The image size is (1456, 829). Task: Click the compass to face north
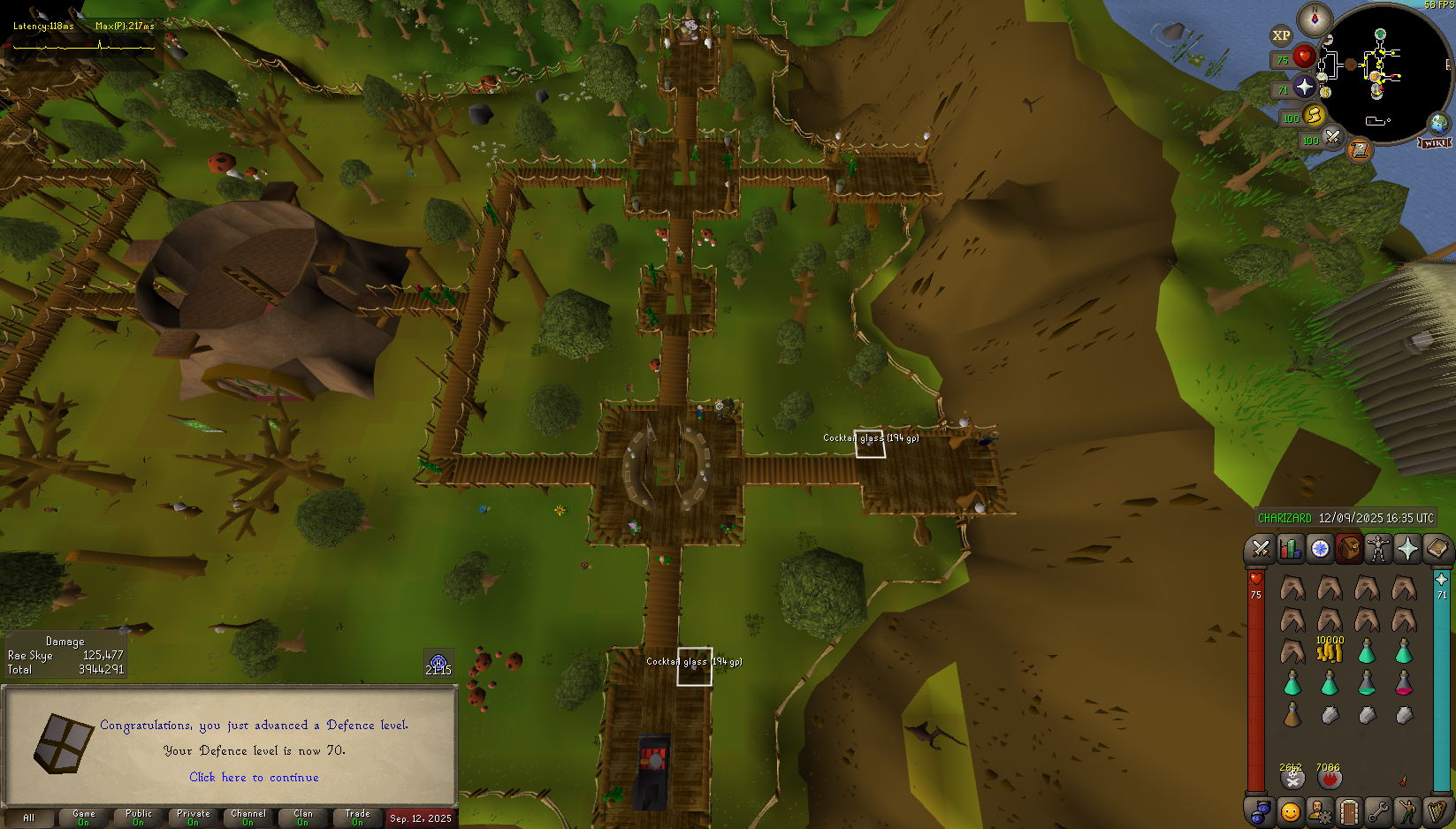(1315, 19)
